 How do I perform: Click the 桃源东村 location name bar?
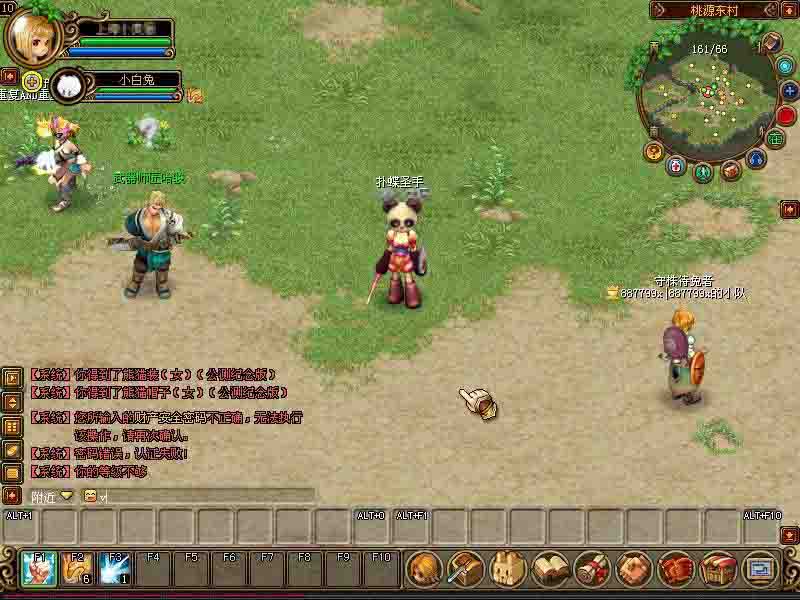(x=716, y=10)
